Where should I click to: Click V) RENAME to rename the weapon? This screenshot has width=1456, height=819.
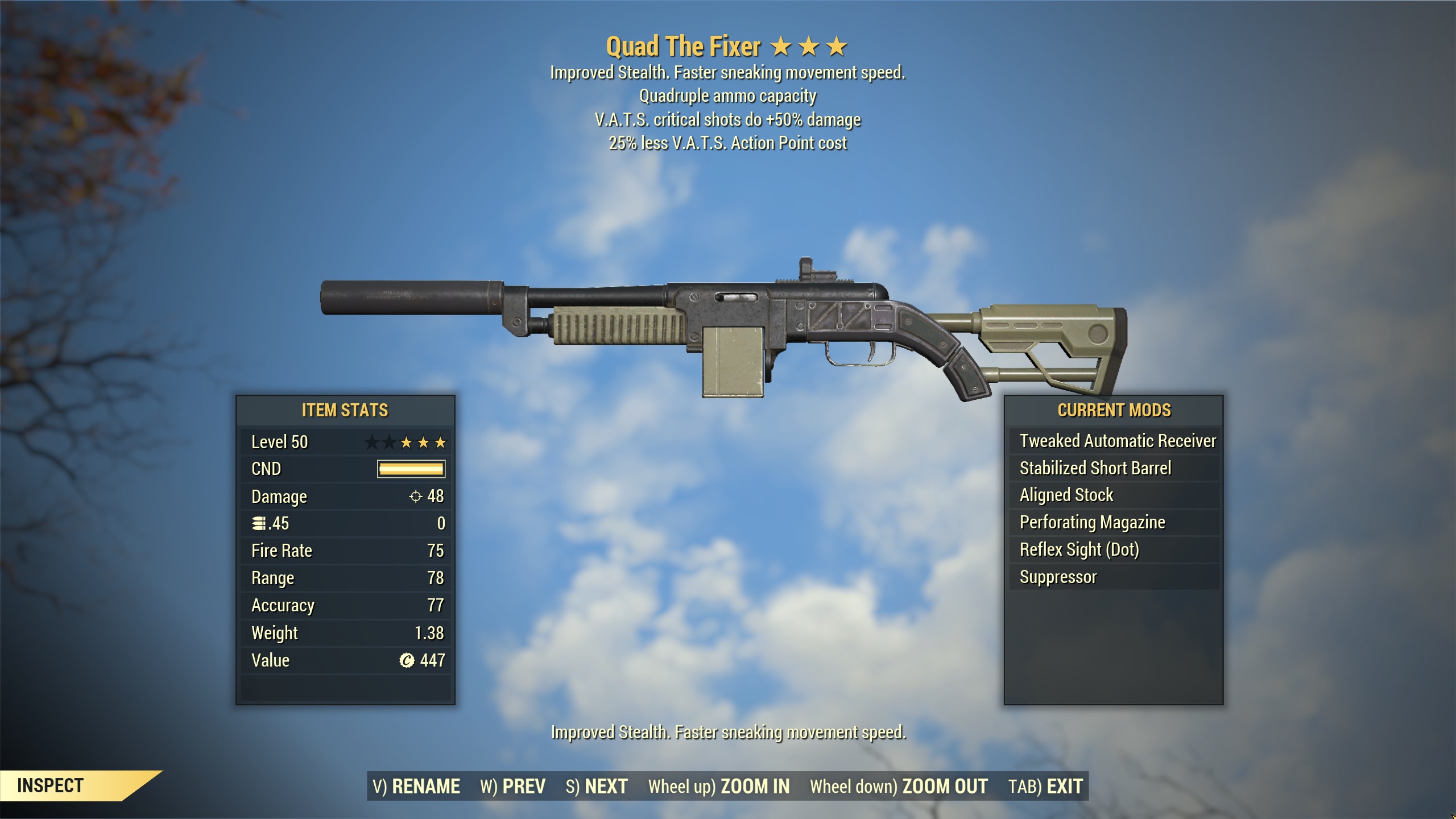tap(418, 785)
